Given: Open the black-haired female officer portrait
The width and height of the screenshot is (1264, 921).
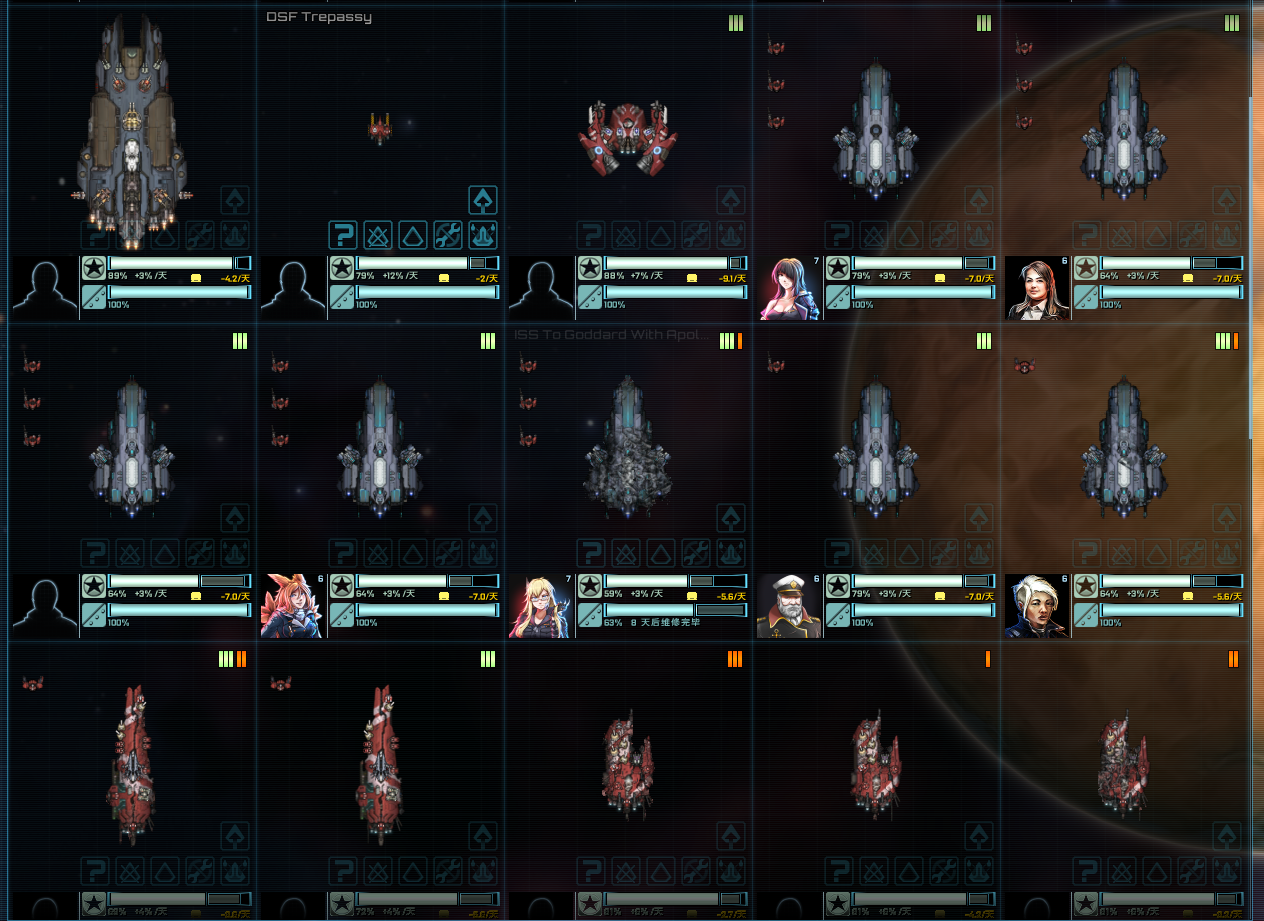Looking at the screenshot, I should click(790, 288).
